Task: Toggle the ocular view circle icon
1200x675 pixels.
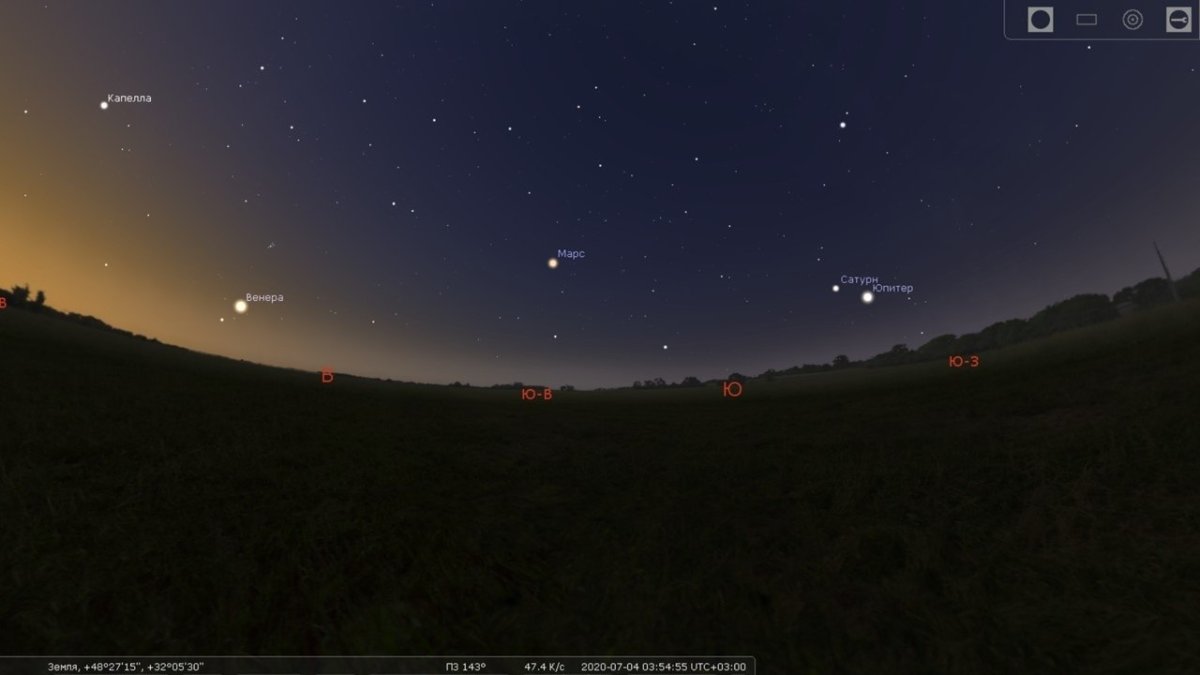Action: (x=1040, y=19)
